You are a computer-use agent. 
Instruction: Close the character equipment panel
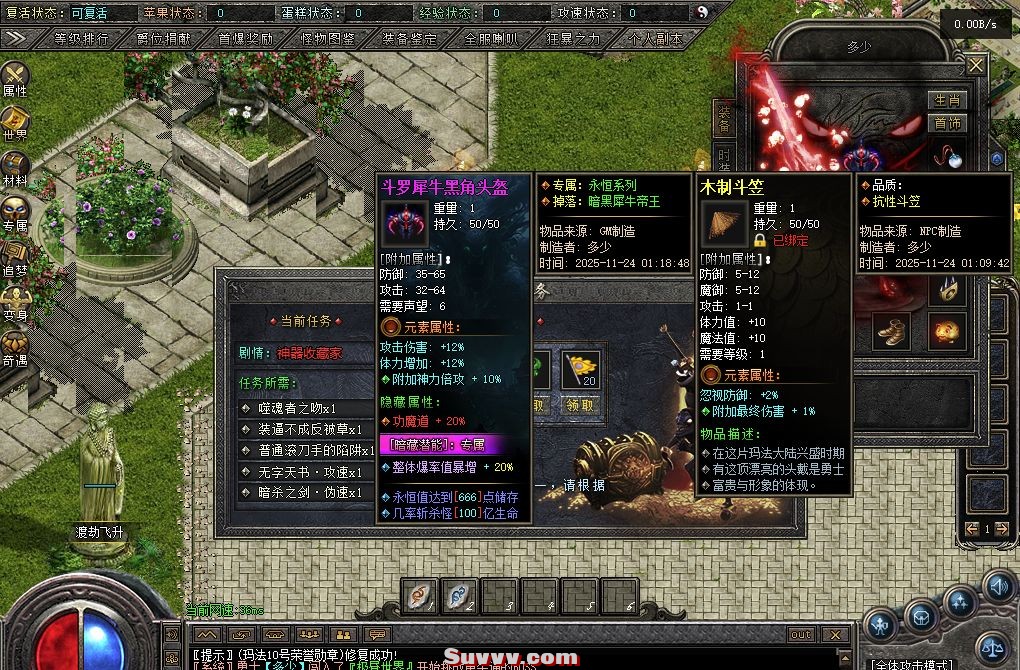click(x=976, y=66)
